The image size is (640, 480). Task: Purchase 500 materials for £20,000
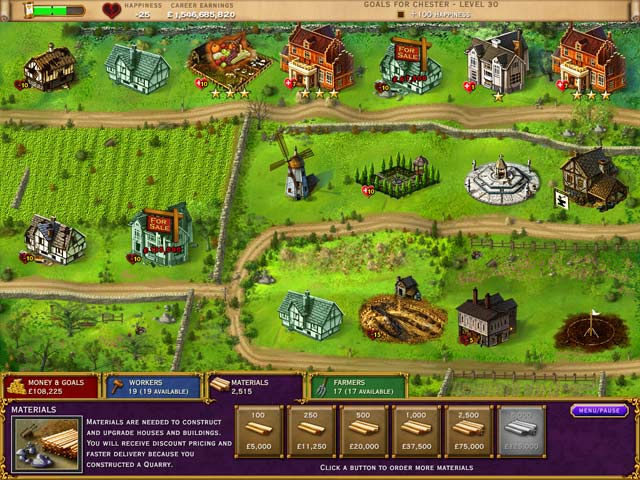tap(364, 431)
